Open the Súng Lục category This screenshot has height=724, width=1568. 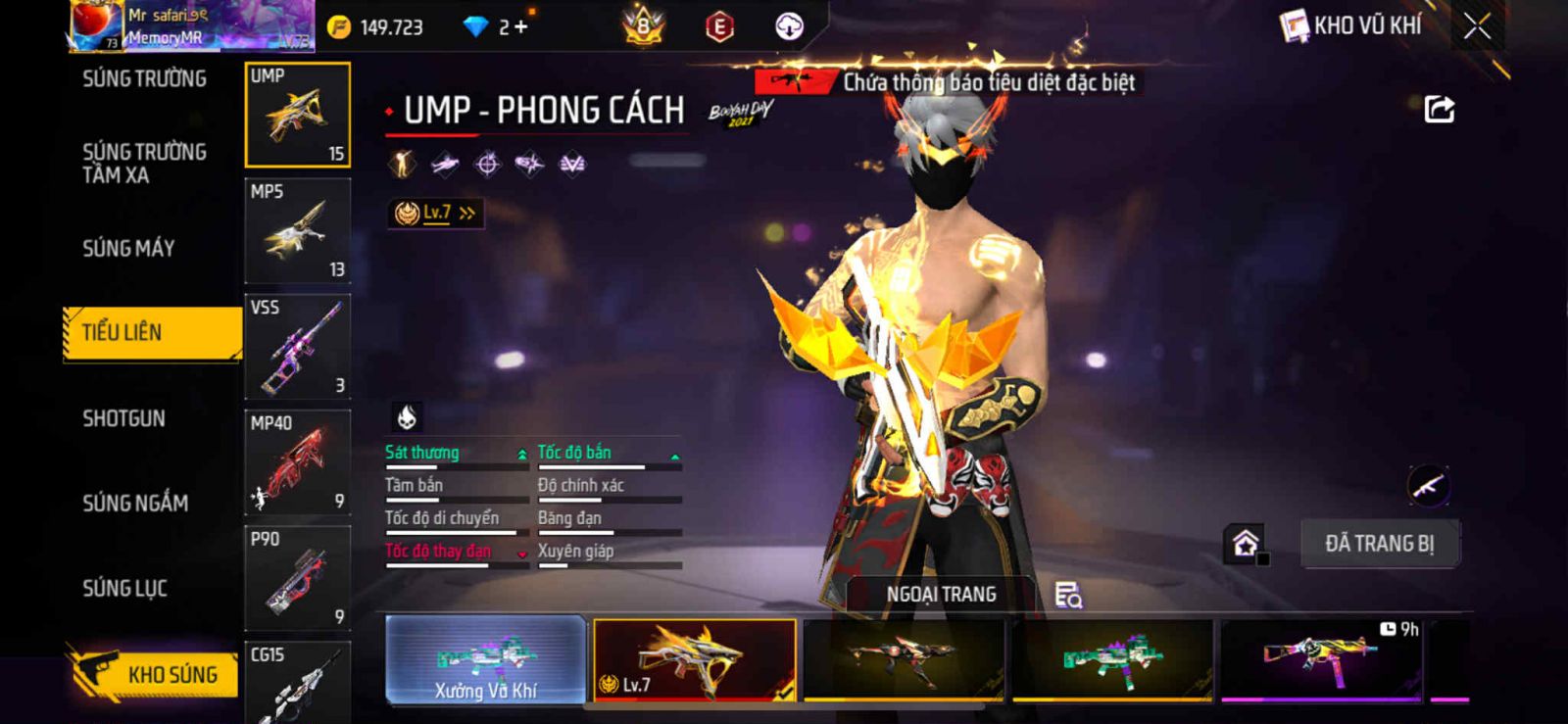point(124,589)
